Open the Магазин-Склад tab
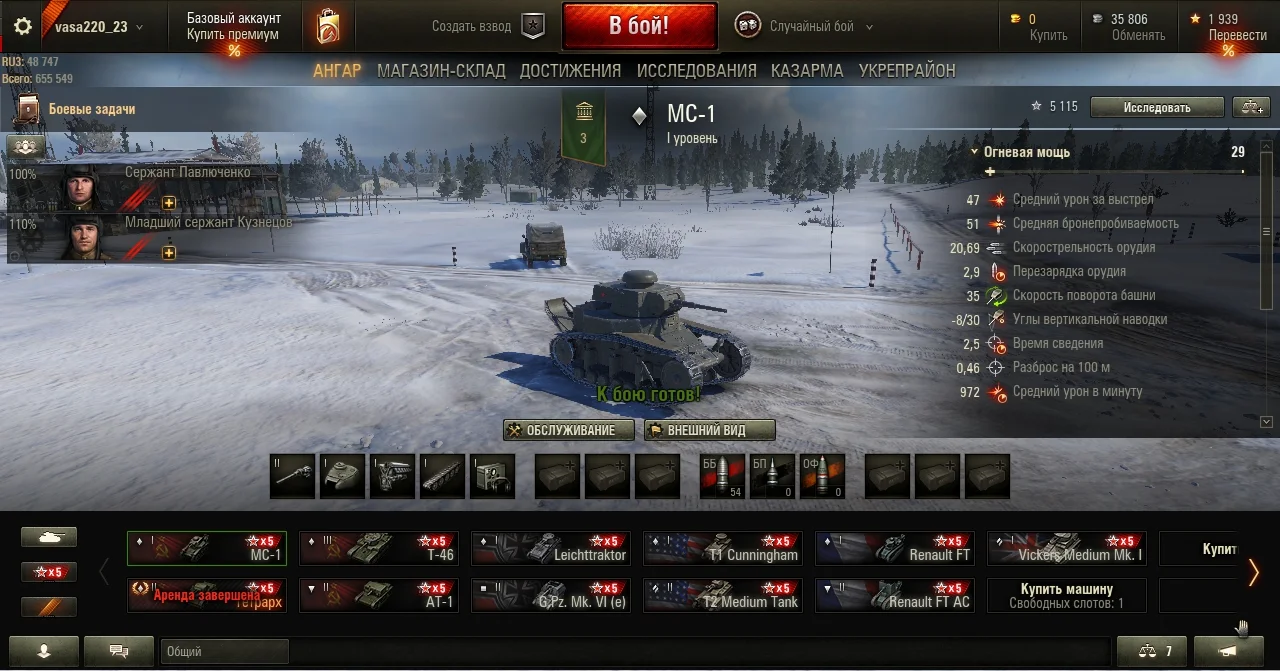Image resolution: width=1280 pixels, height=671 pixels. 441,71
